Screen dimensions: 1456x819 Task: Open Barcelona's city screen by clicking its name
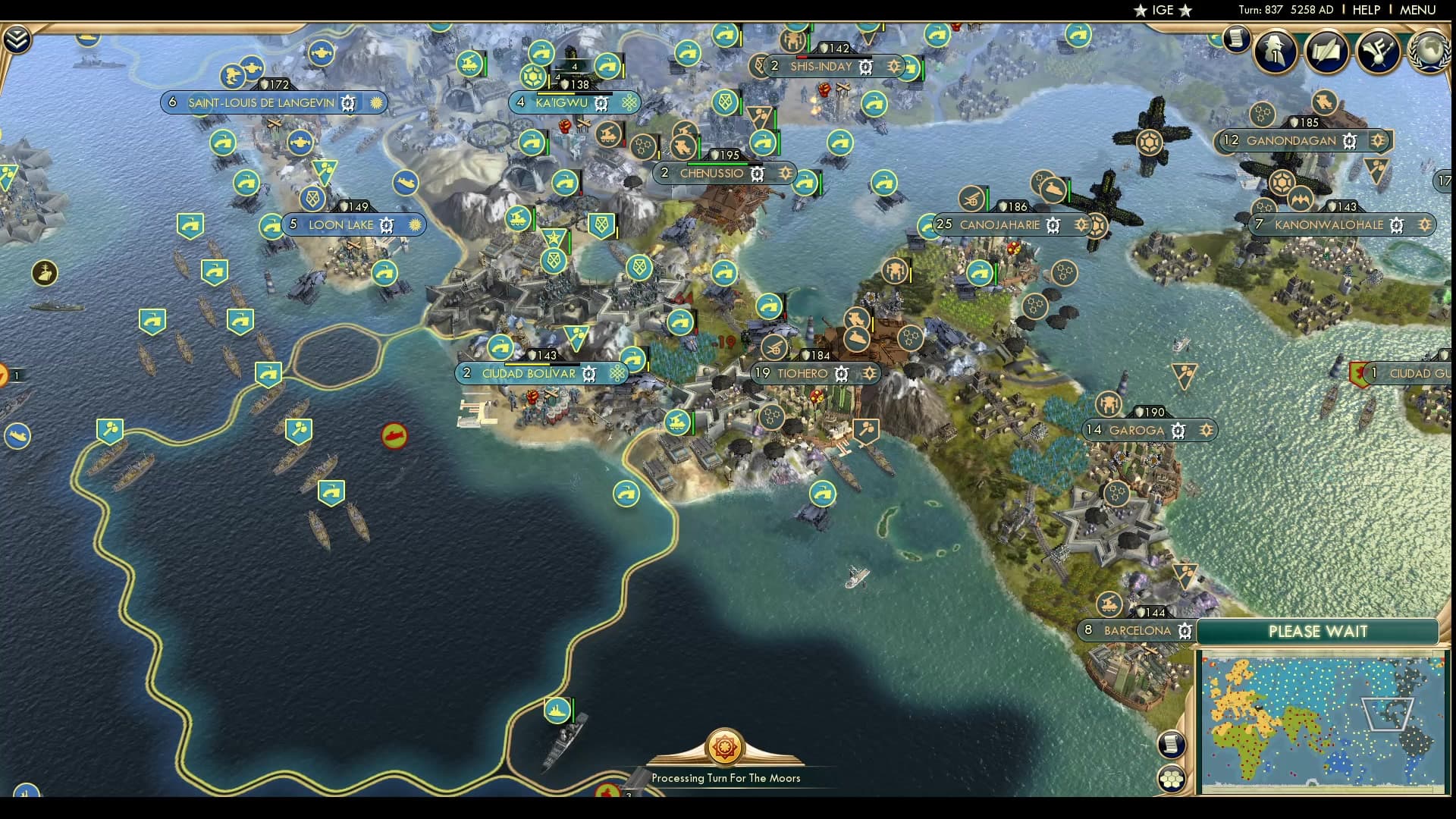1137,629
